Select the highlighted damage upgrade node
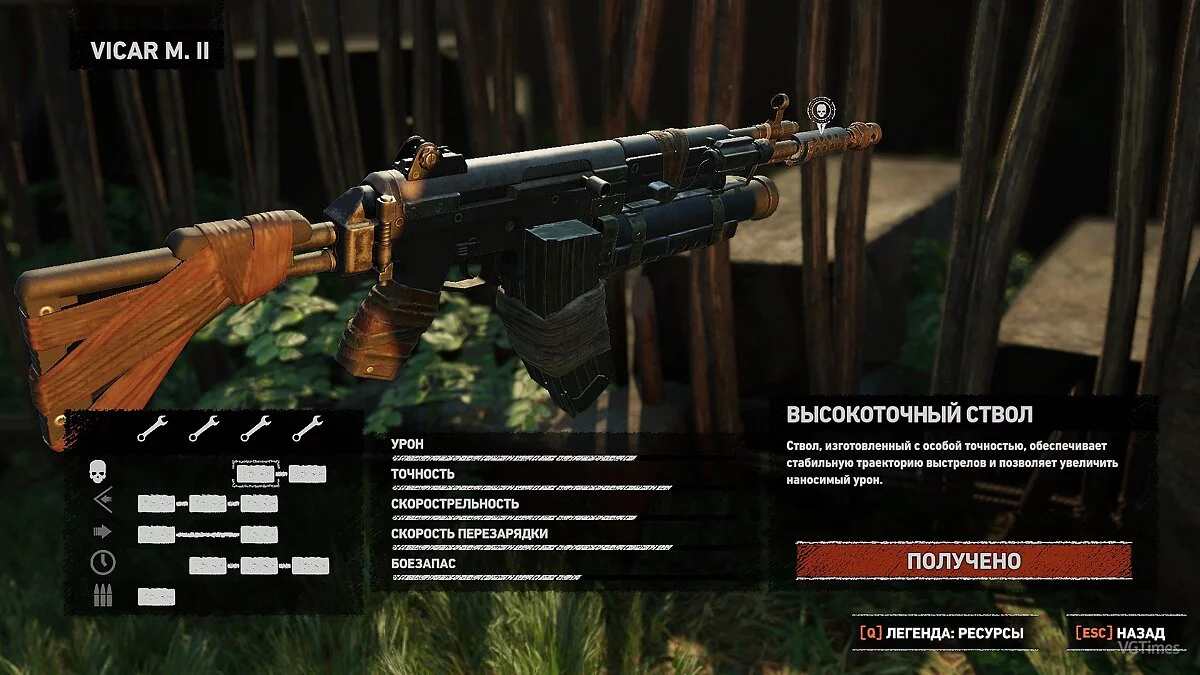Image resolution: width=1200 pixels, height=675 pixels. pos(253,474)
